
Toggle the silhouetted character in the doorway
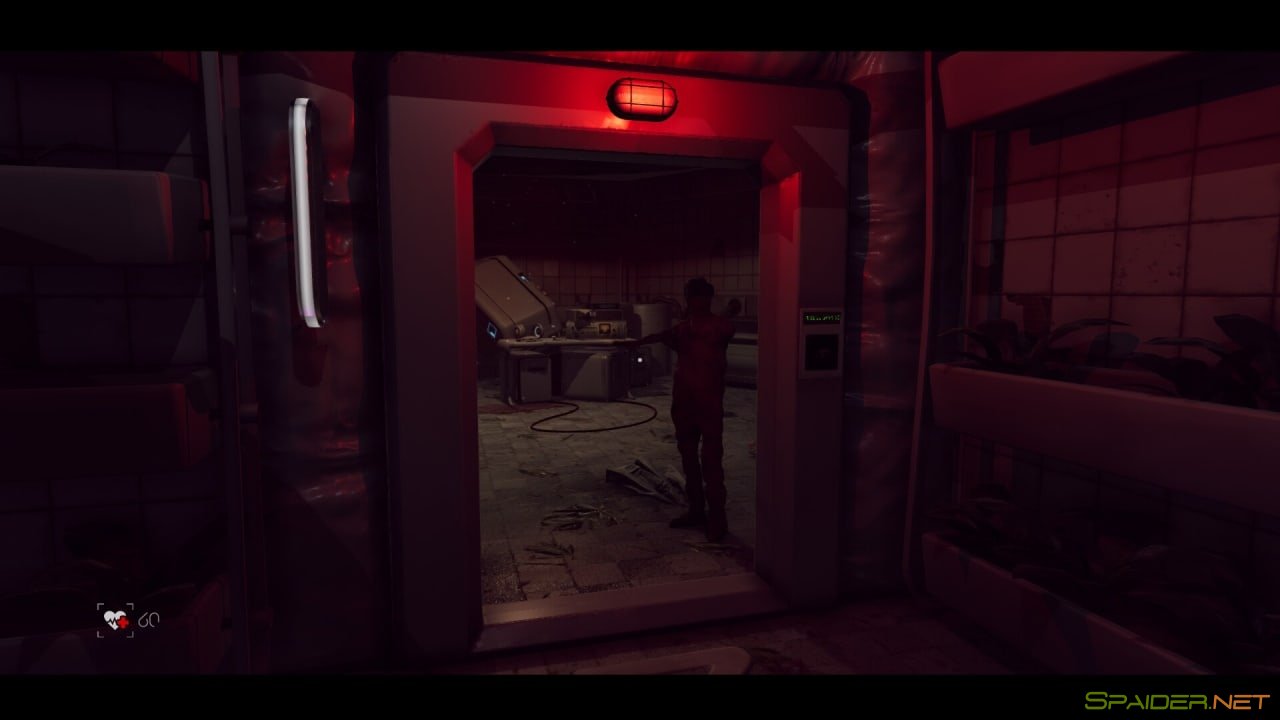click(700, 400)
